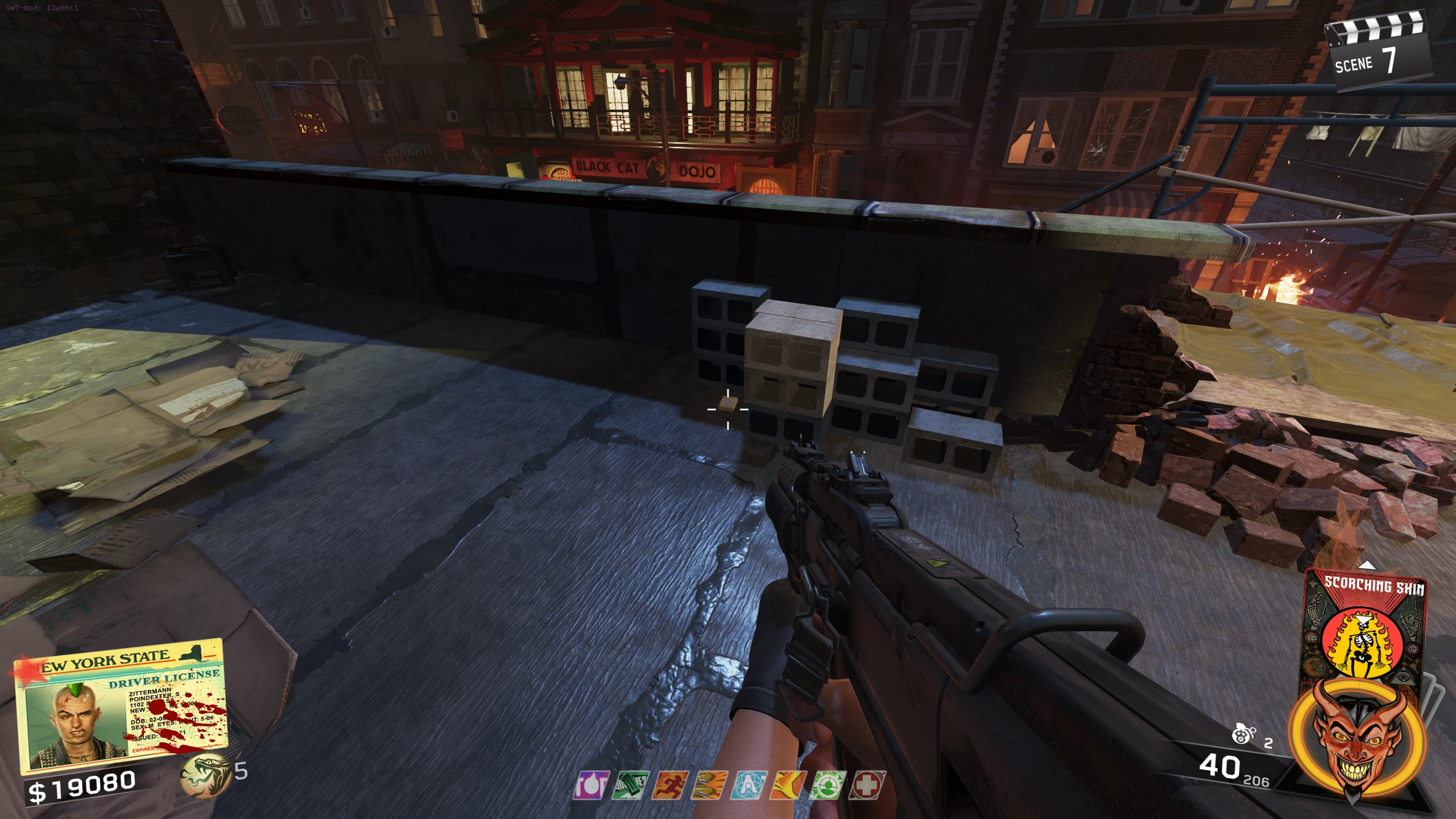1456x819 pixels.
Task: Select the Bang Bangs double bullet perk
Action: click(x=709, y=786)
